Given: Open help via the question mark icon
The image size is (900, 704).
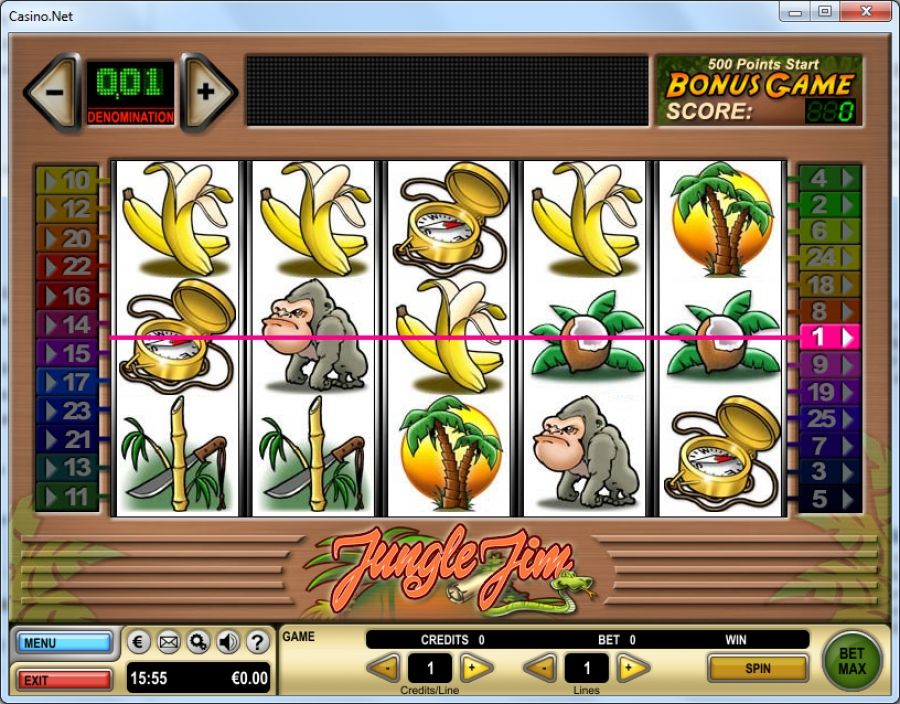Looking at the screenshot, I should tap(257, 642).
